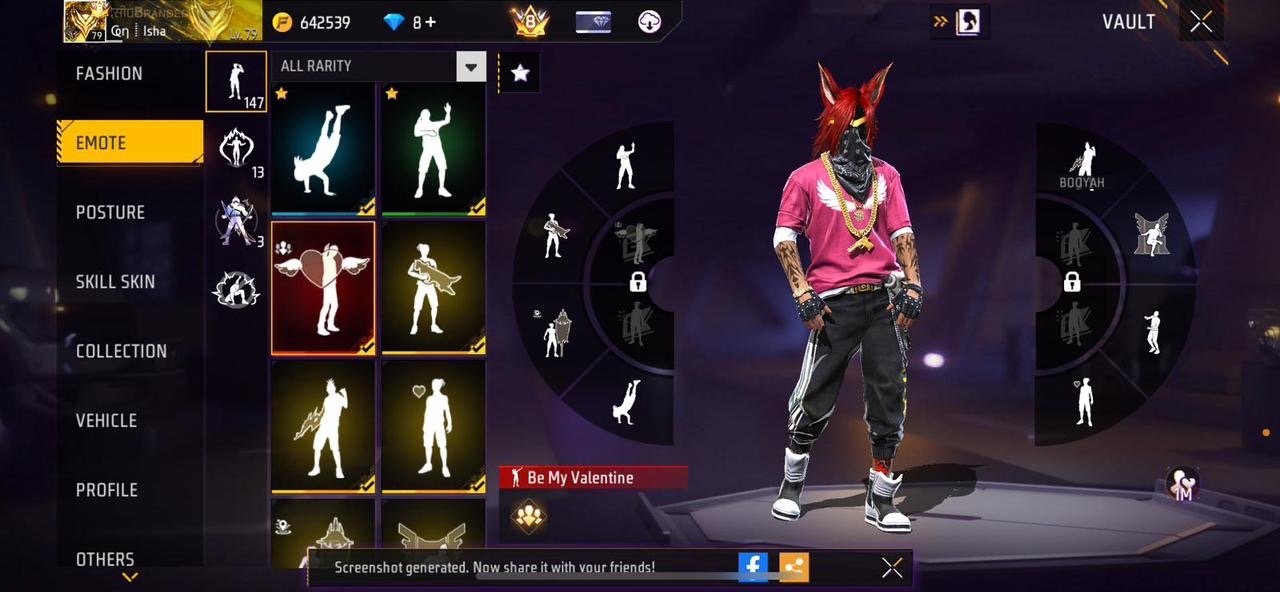The image size is (1280, 592).
Task: Tap the orange share icon
Action: click(794, 567)
